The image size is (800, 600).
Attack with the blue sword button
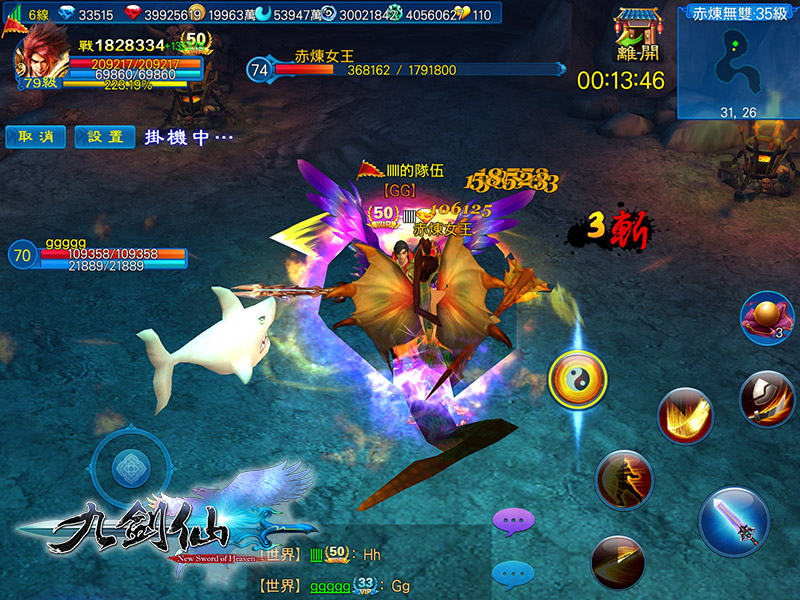[x=734, y=522]
